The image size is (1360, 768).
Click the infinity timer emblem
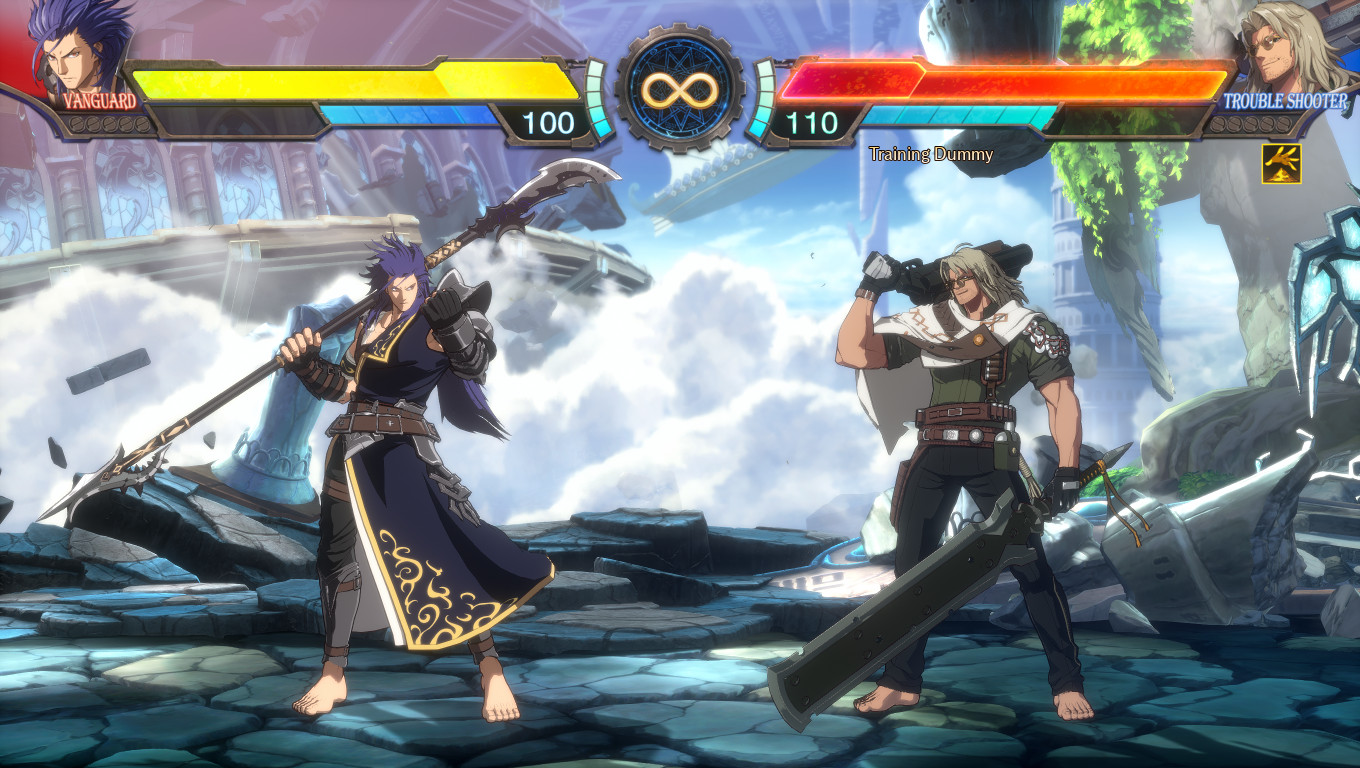tap(680, 90)
